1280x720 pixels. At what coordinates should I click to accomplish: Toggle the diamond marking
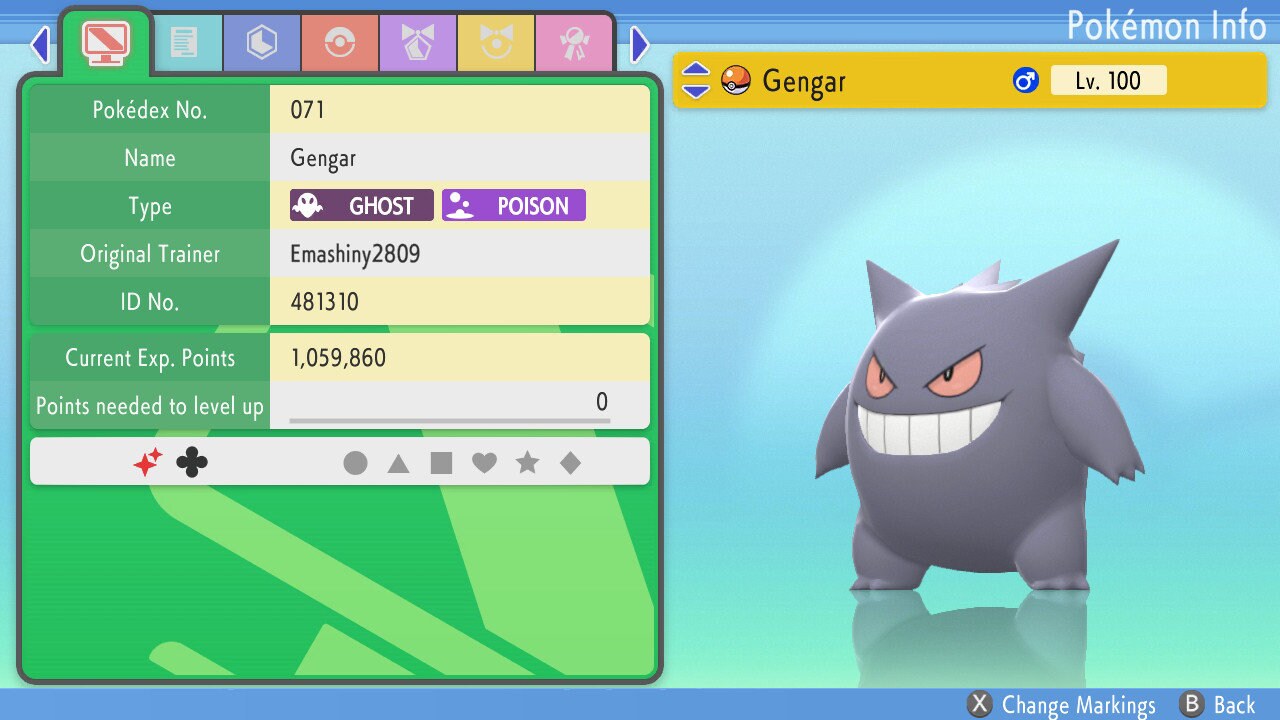click(570, 463)
